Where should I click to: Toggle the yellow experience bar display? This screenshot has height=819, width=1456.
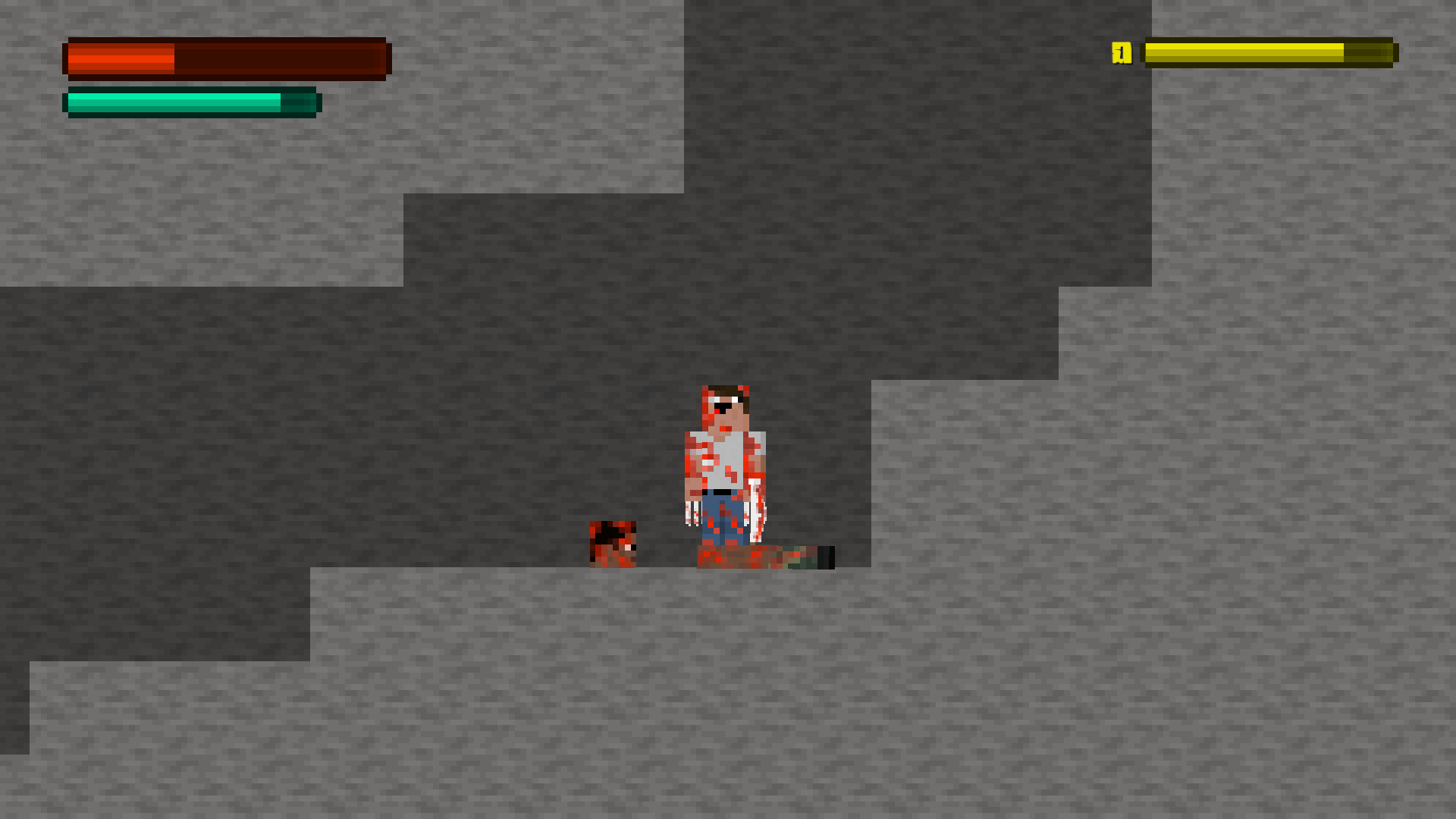point(1266,52)
